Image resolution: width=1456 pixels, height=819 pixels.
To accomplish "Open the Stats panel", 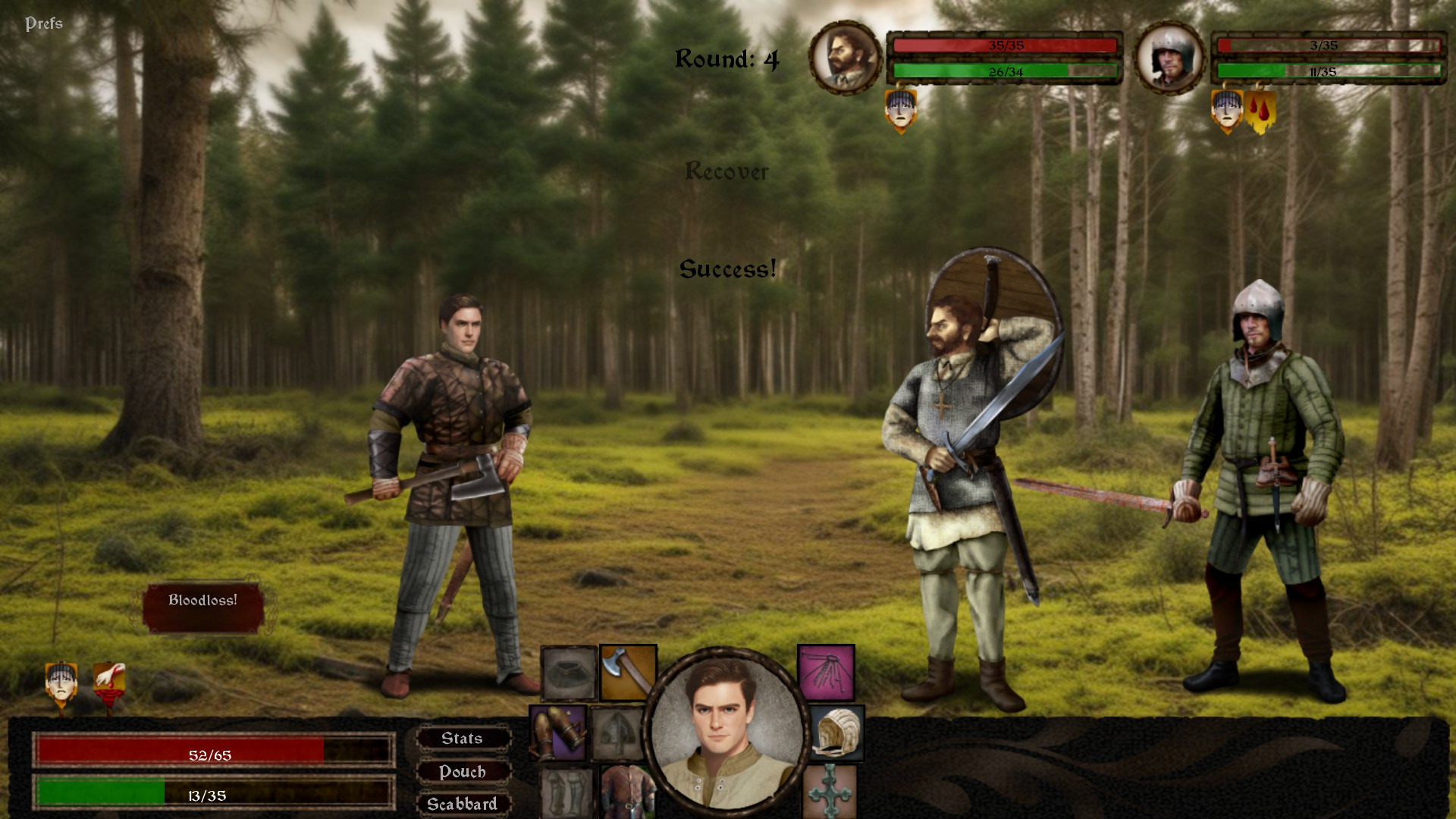I will [x=463, y=739].
